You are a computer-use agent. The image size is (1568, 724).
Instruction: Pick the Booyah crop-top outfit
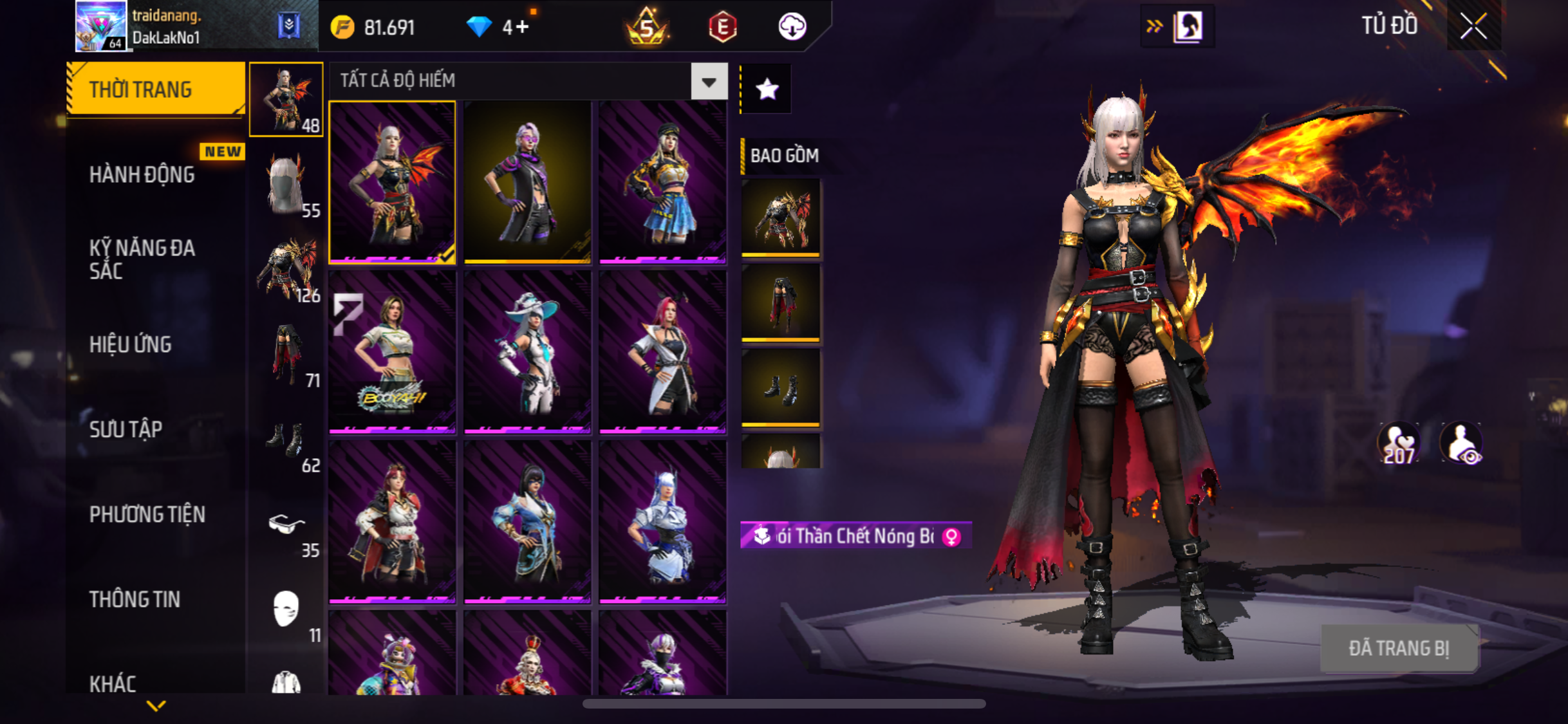pos(392,352)
